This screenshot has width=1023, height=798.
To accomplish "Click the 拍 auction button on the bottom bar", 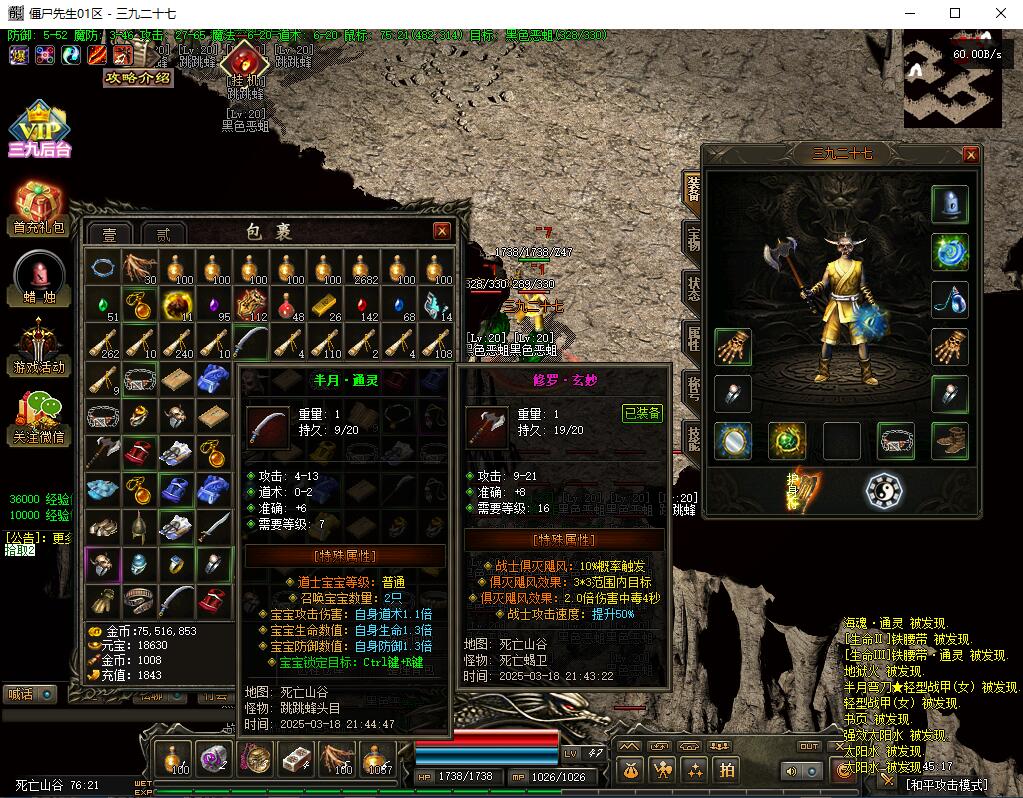I will (x=727, y=770).
